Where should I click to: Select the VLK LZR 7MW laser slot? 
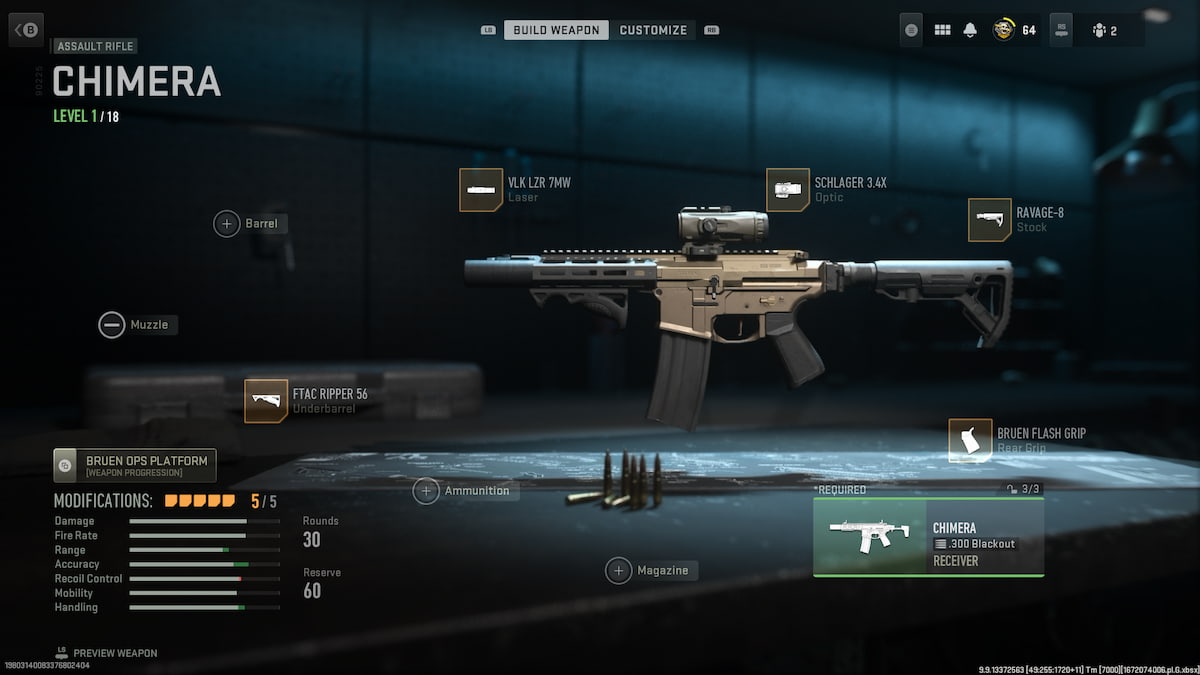[481, 190]
